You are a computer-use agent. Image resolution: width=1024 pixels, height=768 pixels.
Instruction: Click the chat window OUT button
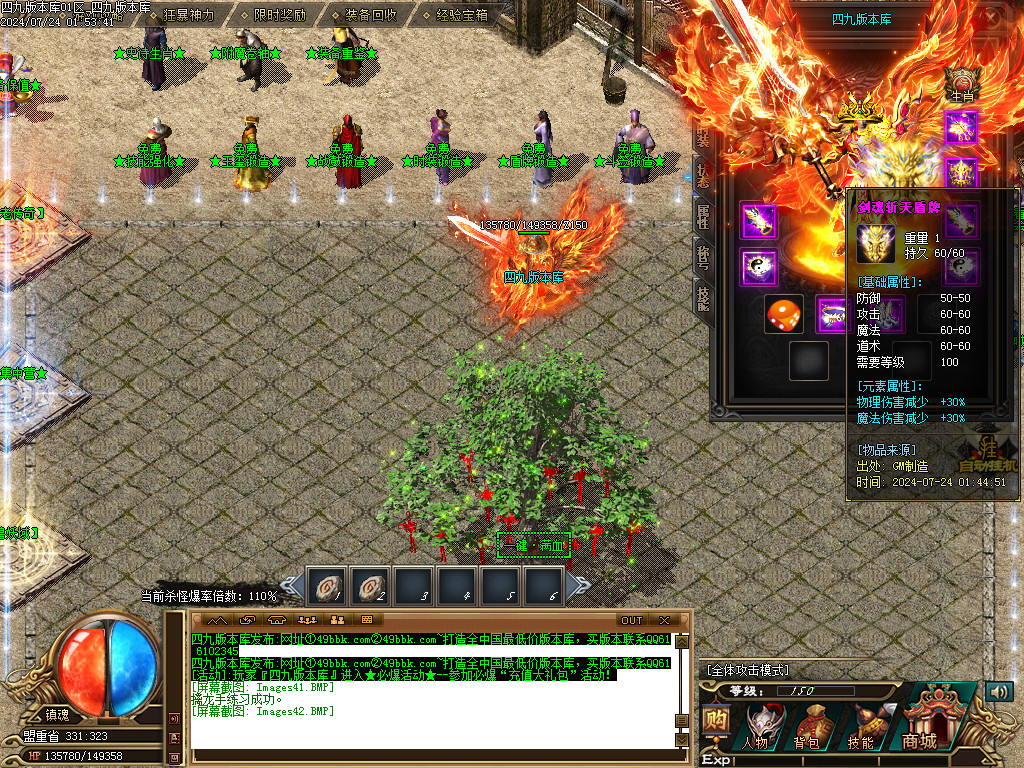click(632, 621)
